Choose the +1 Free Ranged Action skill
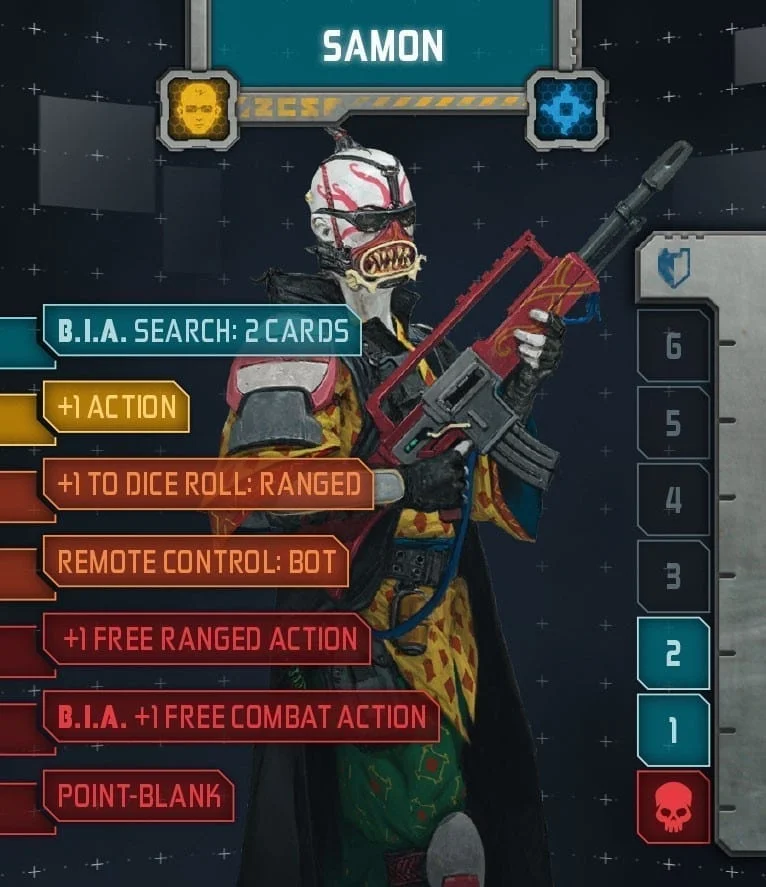Image resolution: width=766 pixels, height=887 pixels. coord(208,639)
